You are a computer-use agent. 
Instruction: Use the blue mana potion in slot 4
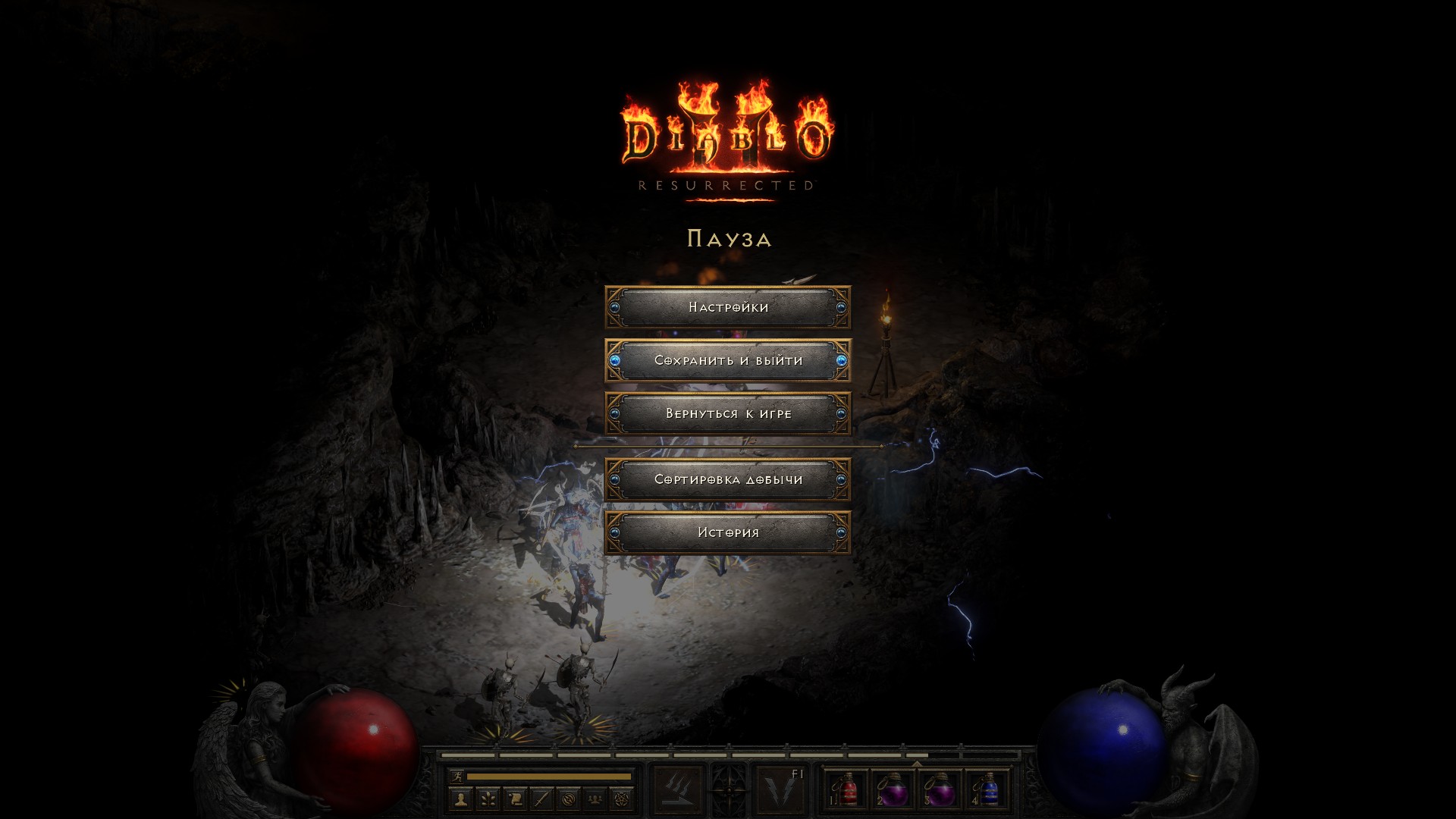click(987, 790)
